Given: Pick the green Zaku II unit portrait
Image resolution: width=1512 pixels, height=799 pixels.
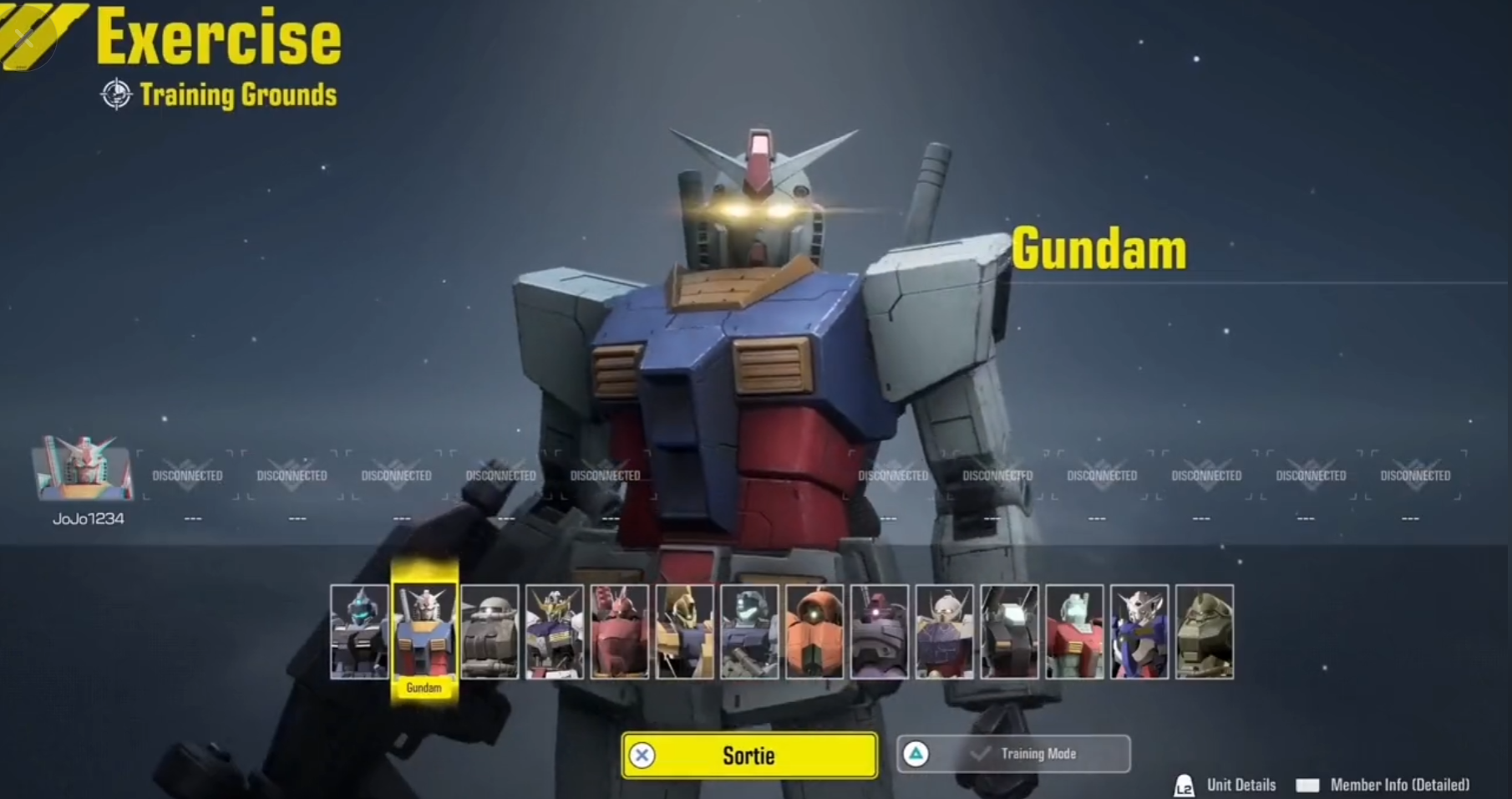Looking at the screenshot, I should (490, 631).
